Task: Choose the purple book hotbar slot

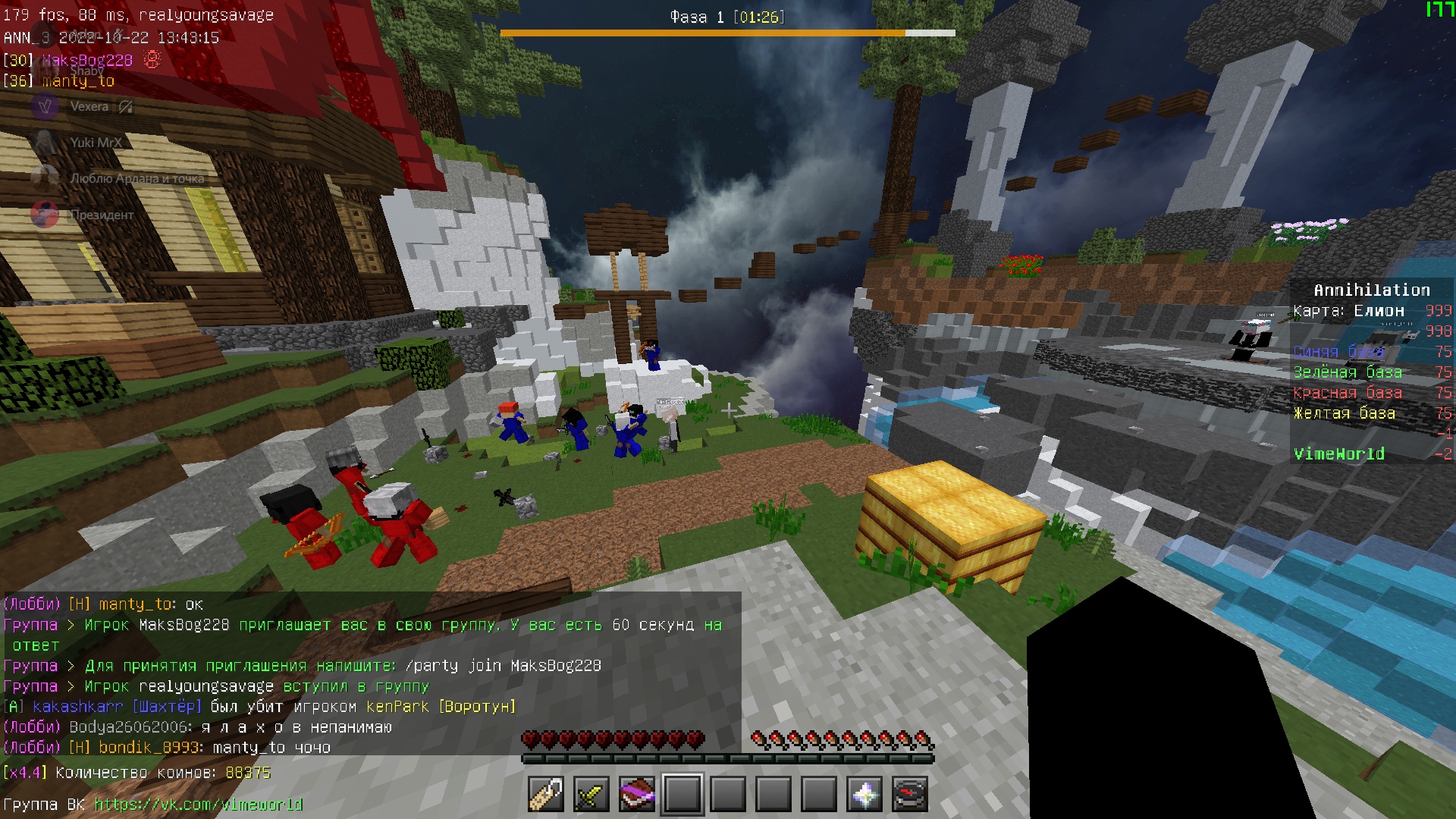Action: click(x=637, y=795)
